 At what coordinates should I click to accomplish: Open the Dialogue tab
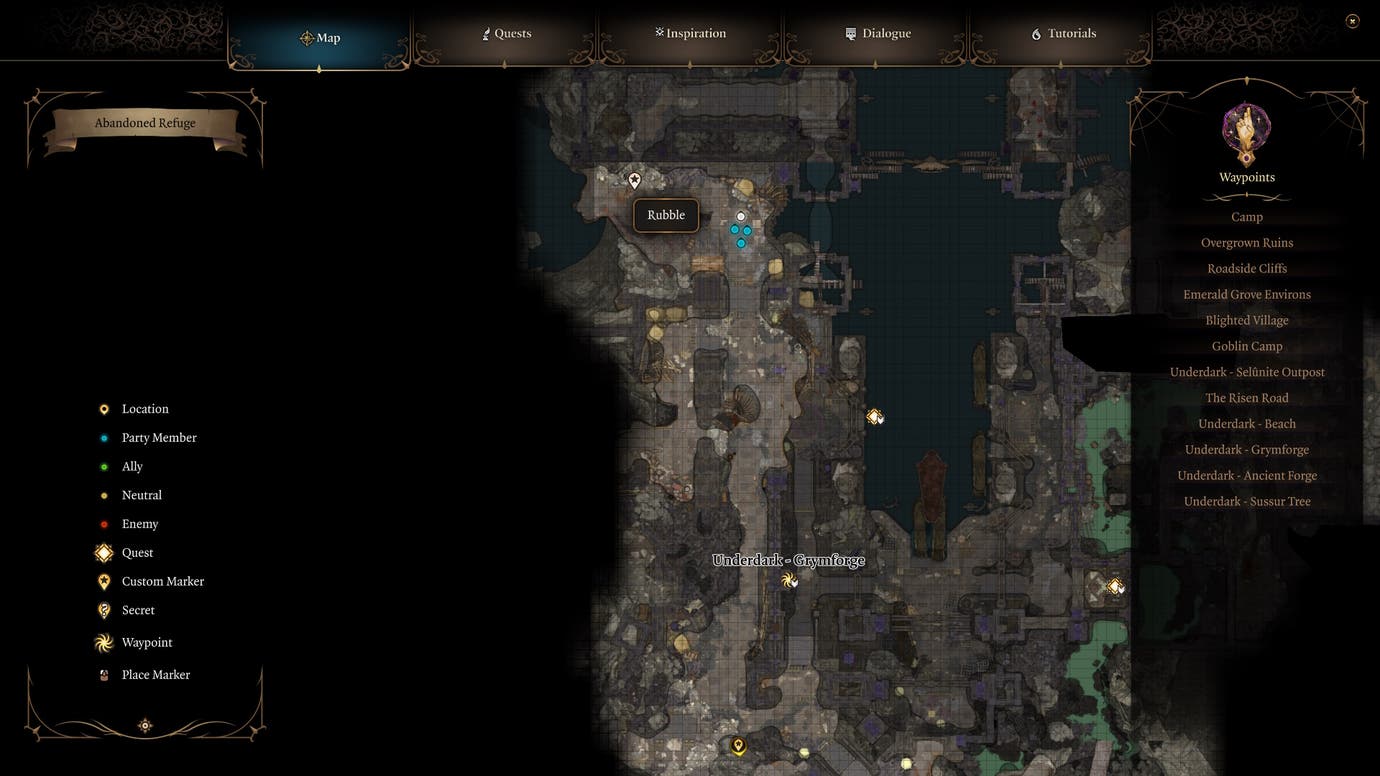(x=876, y=32)
